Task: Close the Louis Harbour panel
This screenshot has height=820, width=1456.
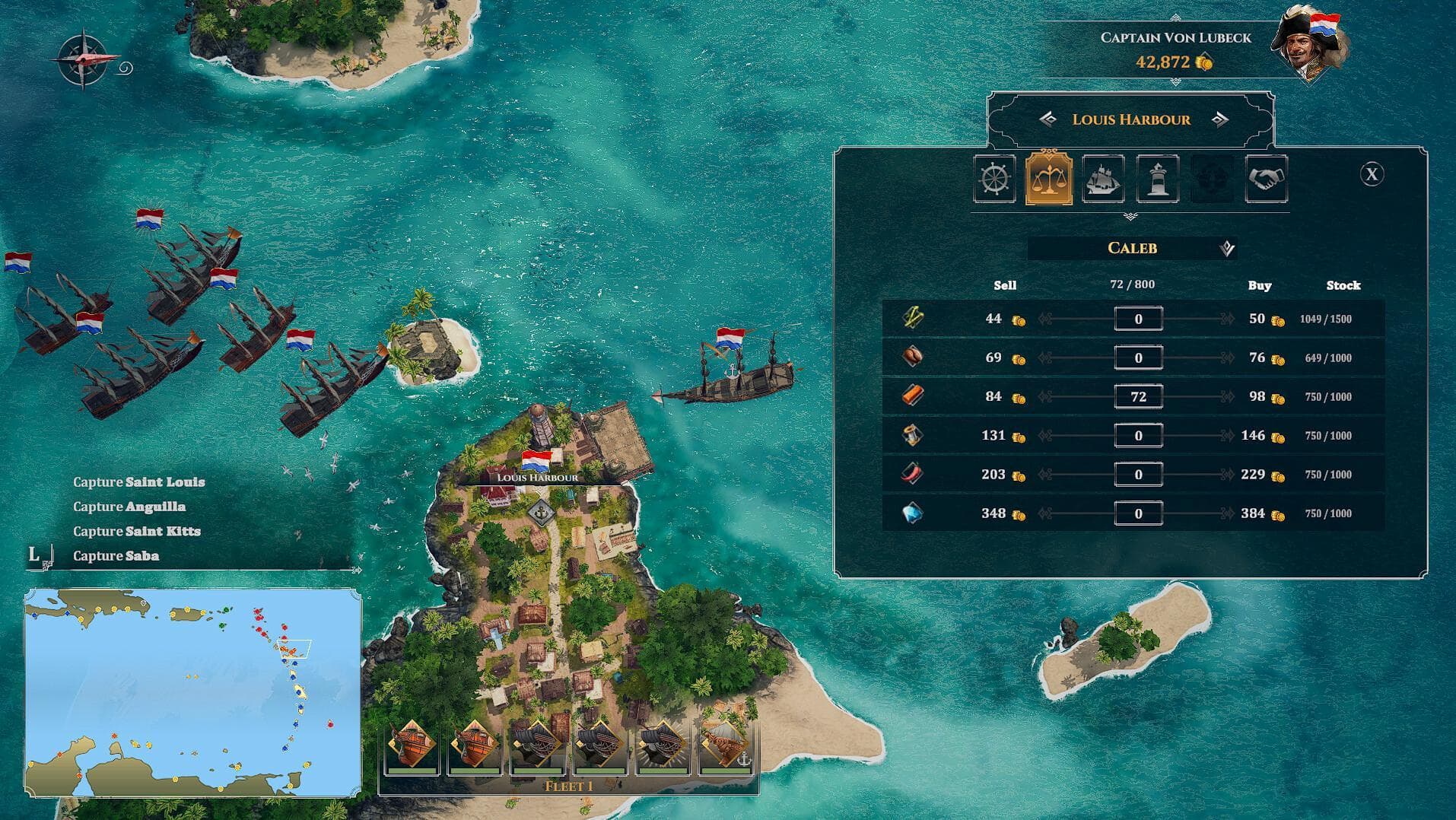Action: [1372, 176]
